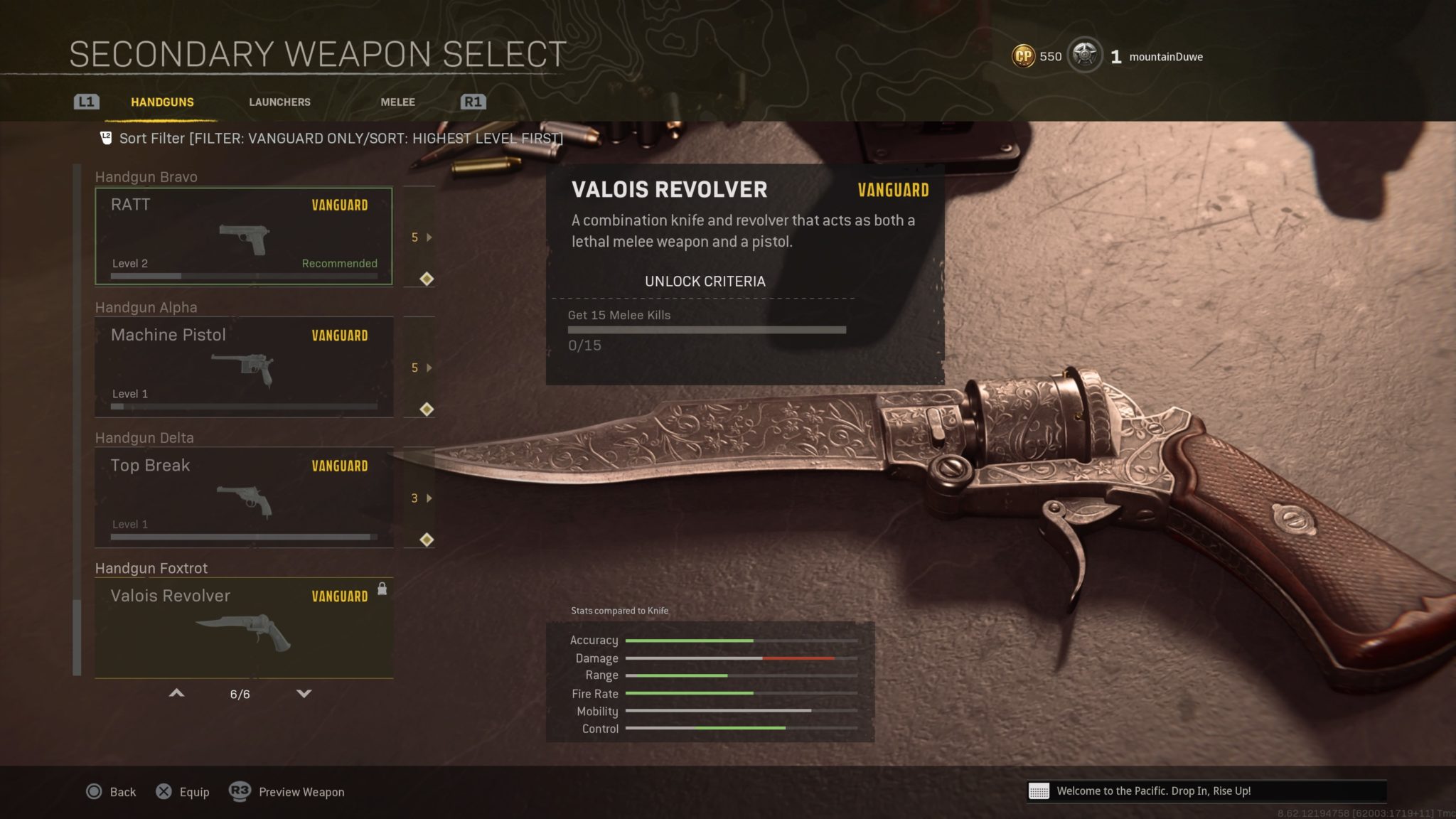Click the L1 shoulder button icon

tap(87, 102)
